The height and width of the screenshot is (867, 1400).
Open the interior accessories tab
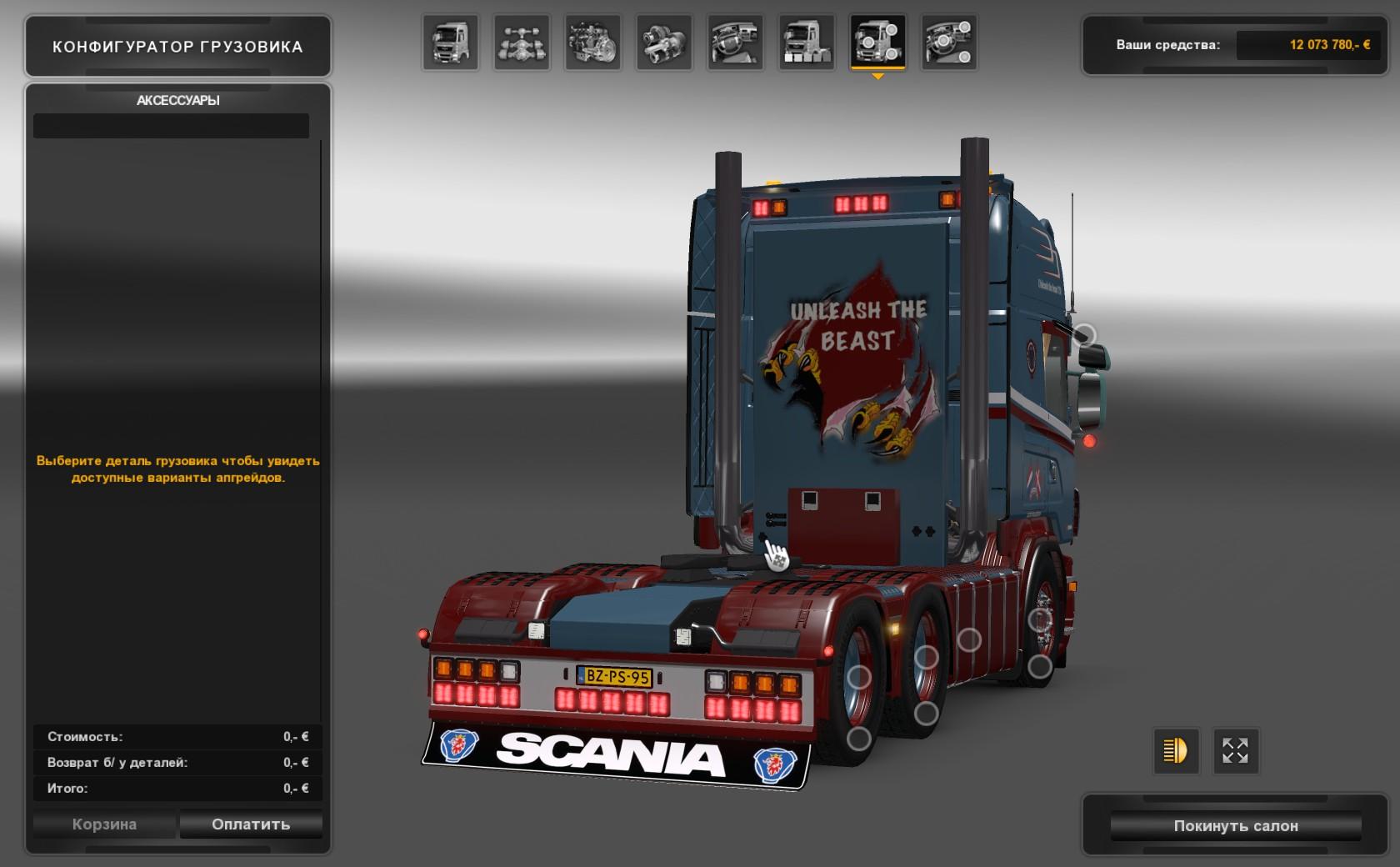pyautogui.click(x=949, y=43)
